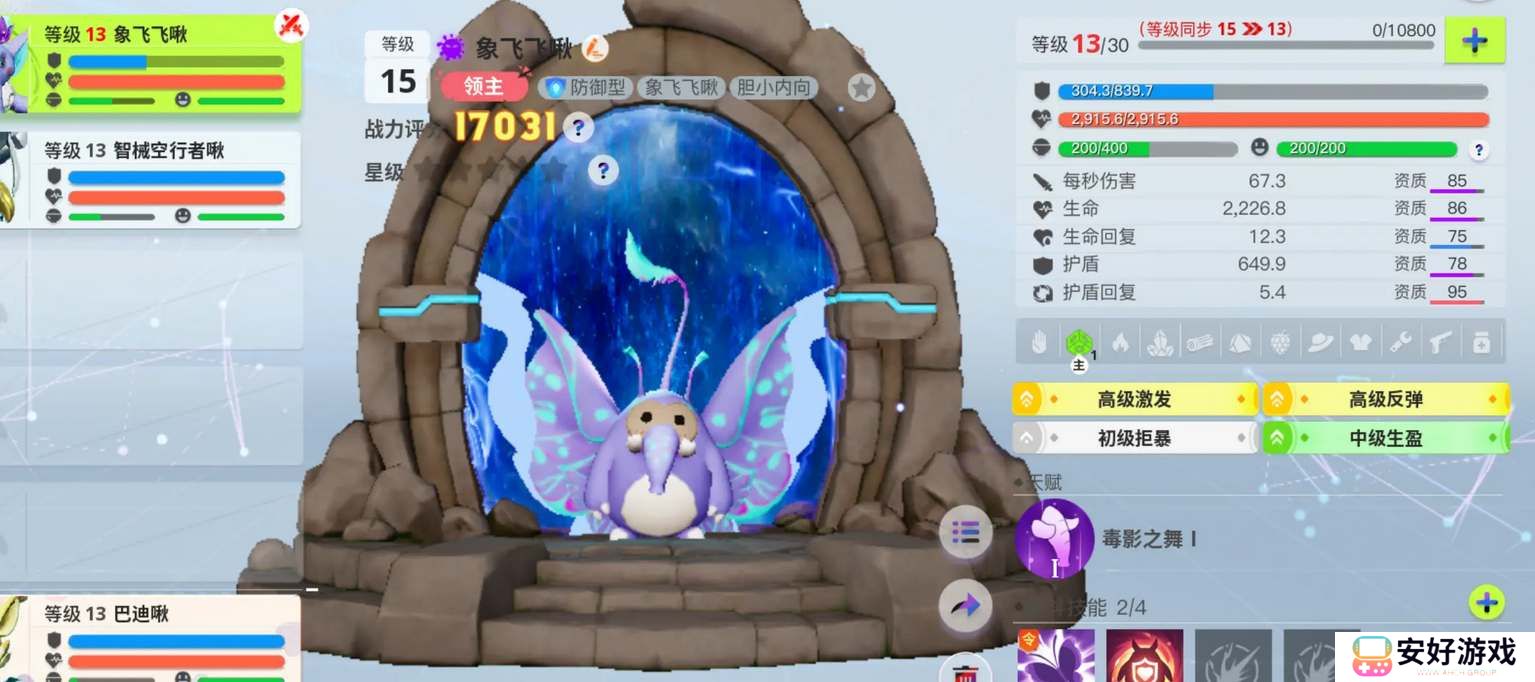The image size is (1535, 682).
Task: Show the star rating help tooltip
Action: [602, 170]
